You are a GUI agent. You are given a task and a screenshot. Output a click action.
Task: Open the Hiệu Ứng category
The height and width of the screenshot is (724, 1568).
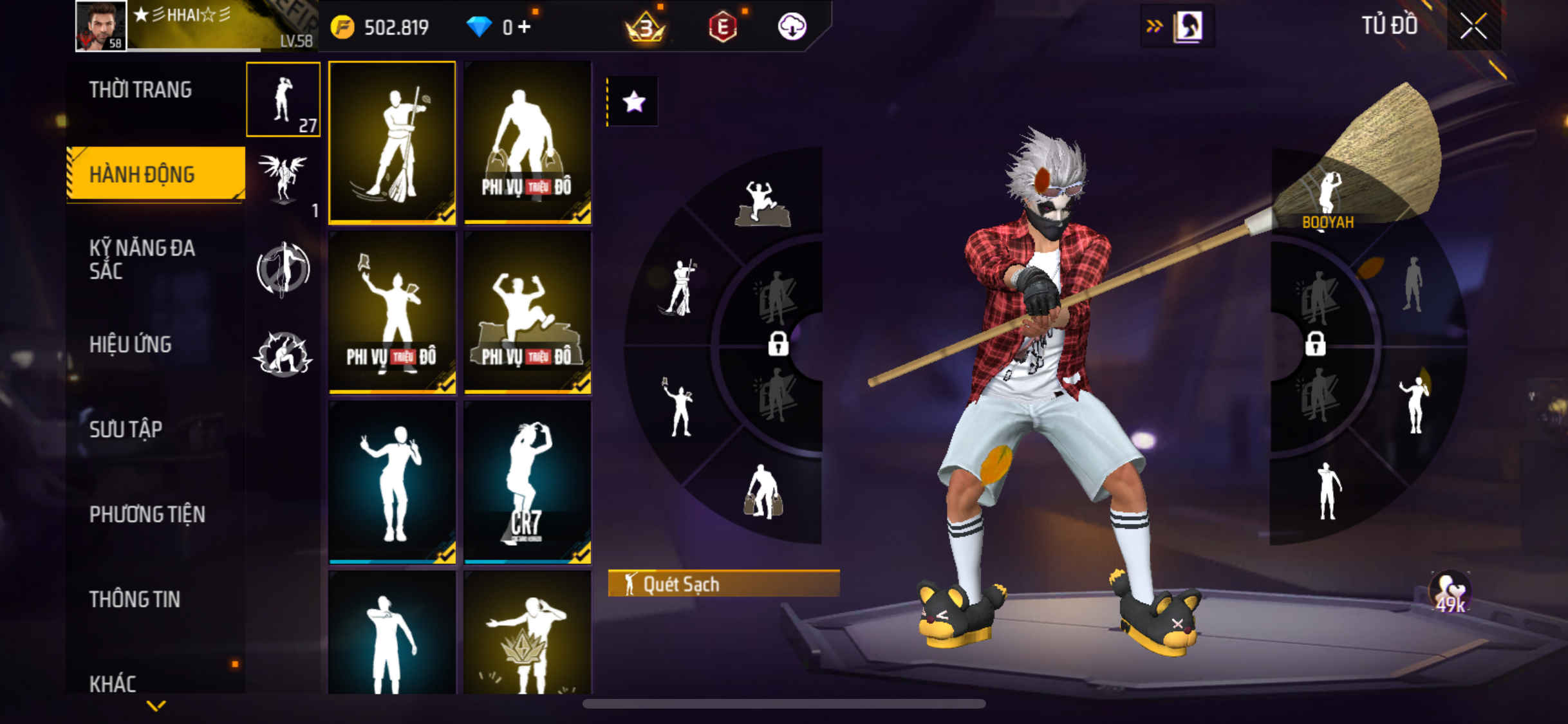(131, 344)
